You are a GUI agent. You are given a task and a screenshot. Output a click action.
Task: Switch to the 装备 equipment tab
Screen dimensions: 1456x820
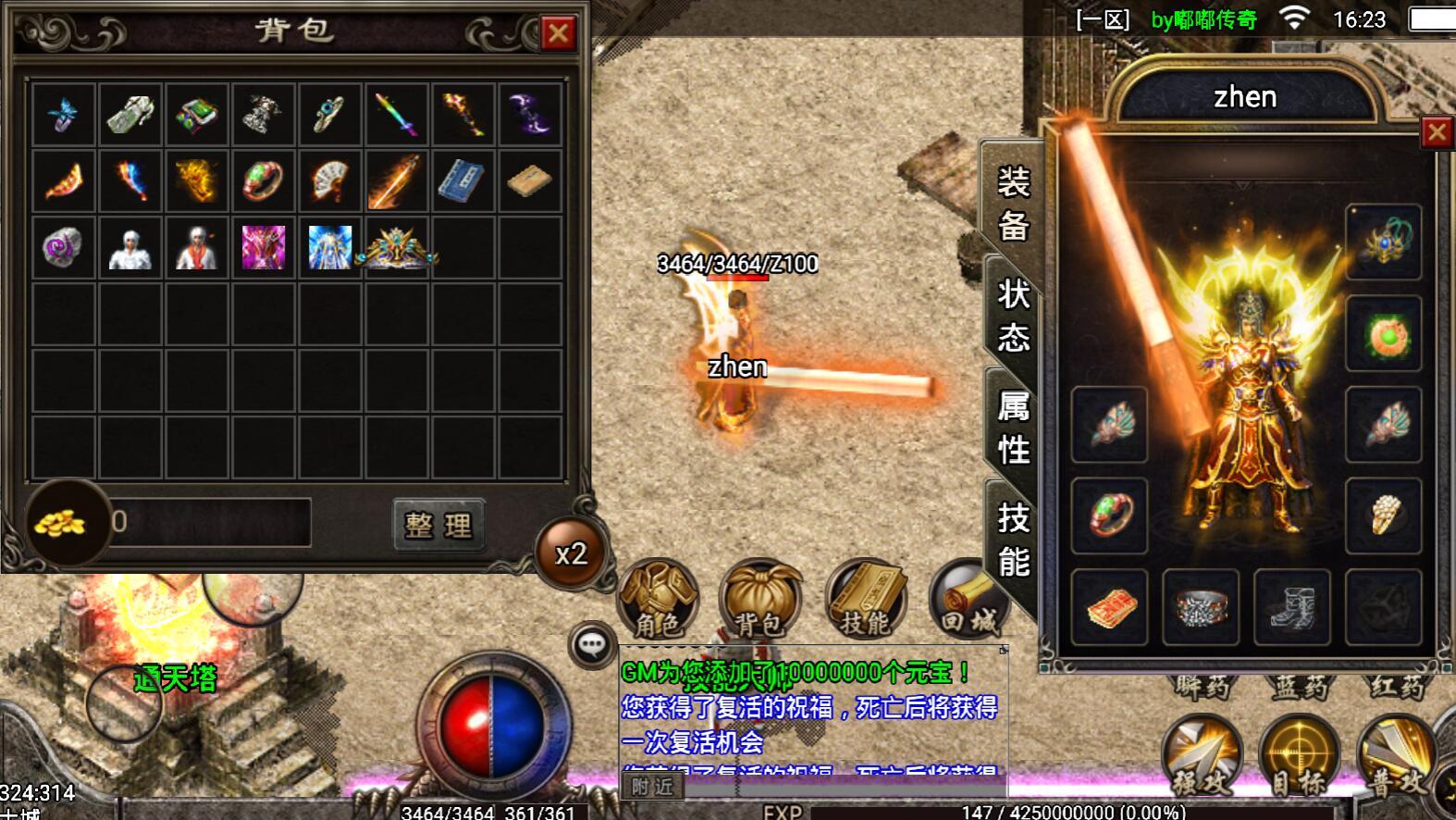1013,204
